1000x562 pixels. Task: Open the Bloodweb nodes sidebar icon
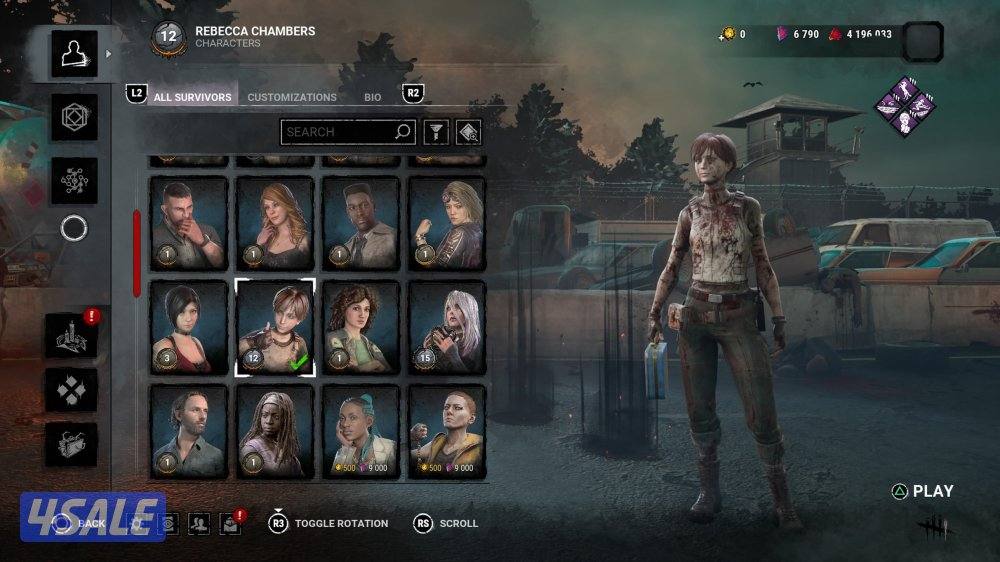(75, 181)
